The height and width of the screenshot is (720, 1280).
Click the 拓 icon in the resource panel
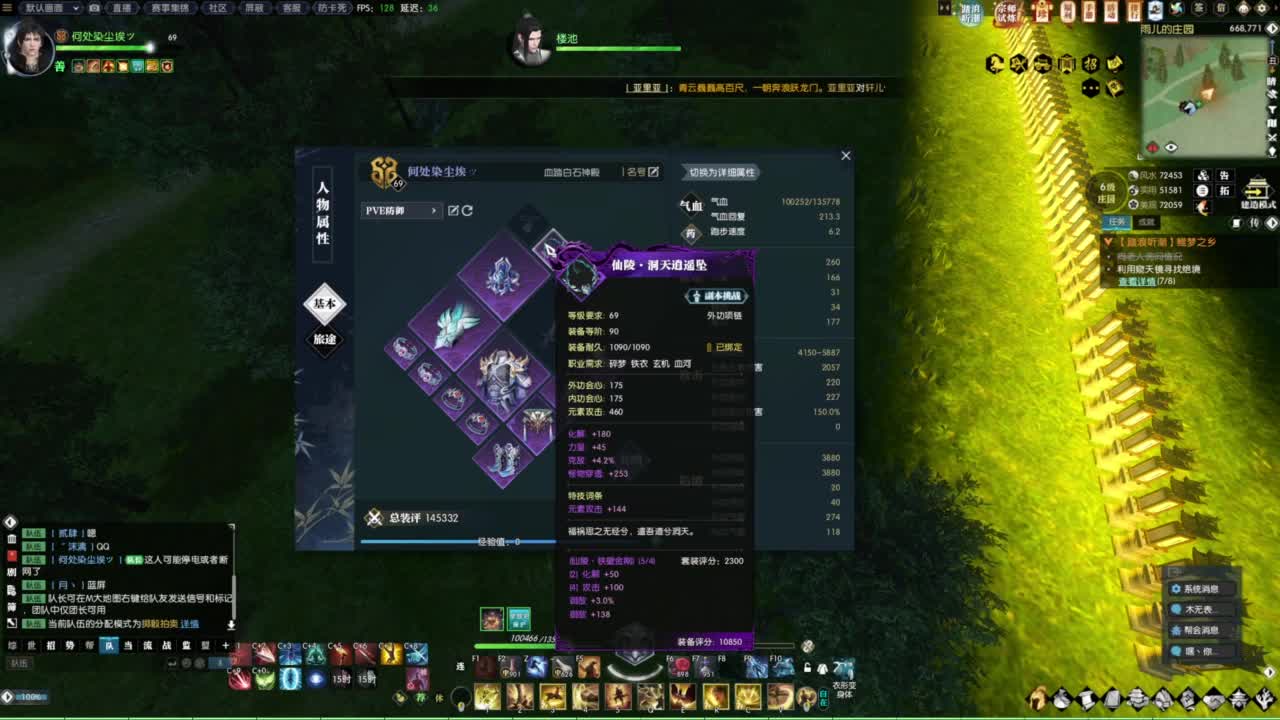pos(1225,190)
